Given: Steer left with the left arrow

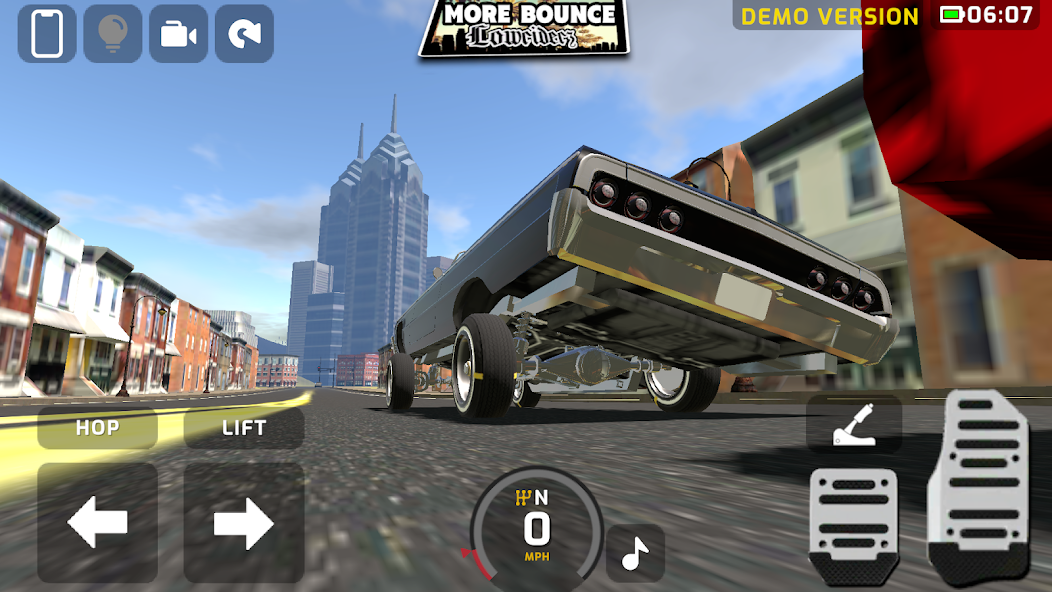Looking at the screenshot, I should tap(97, 522).
